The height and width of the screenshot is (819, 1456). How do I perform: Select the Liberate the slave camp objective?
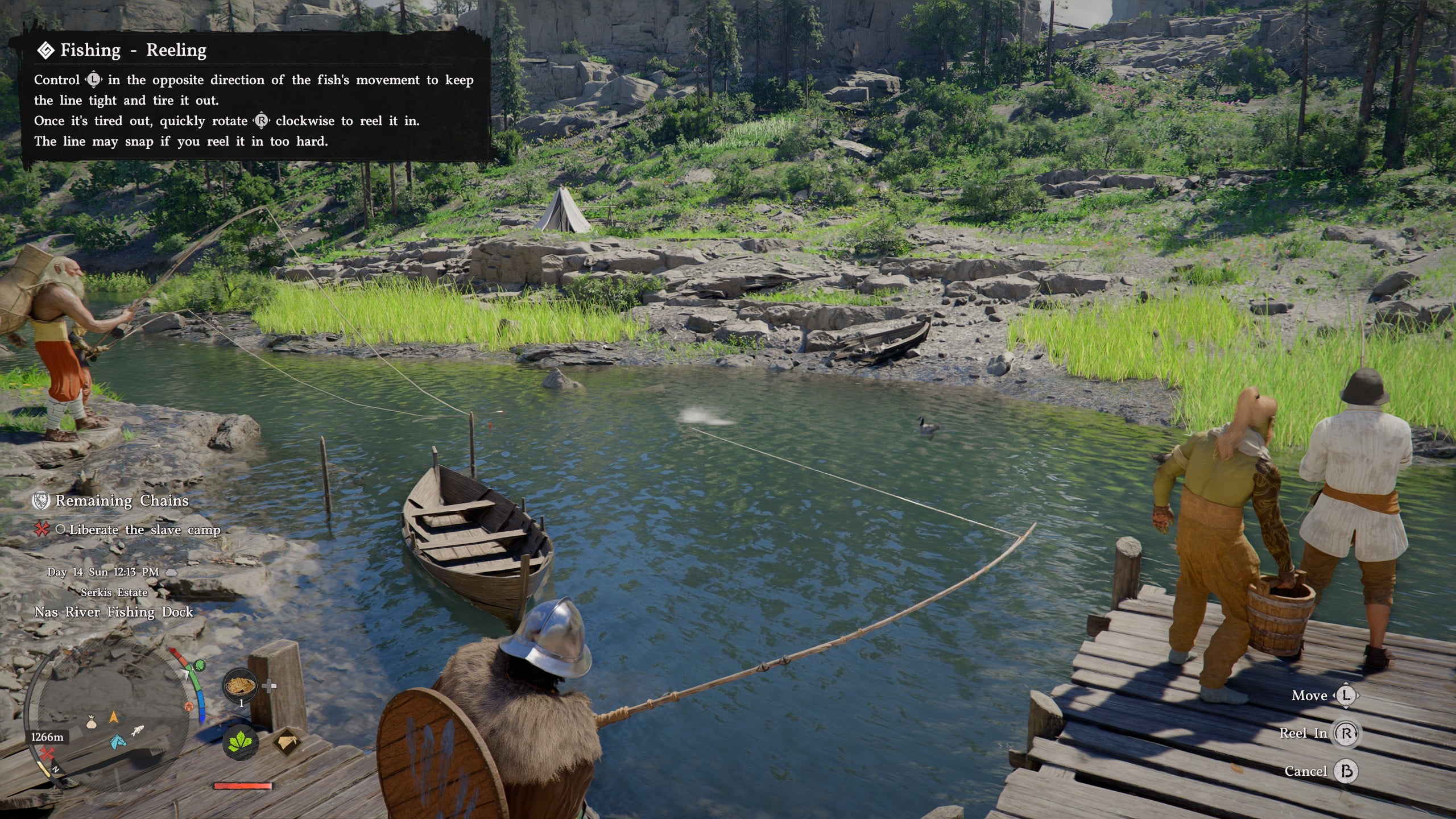click(144, 530)
